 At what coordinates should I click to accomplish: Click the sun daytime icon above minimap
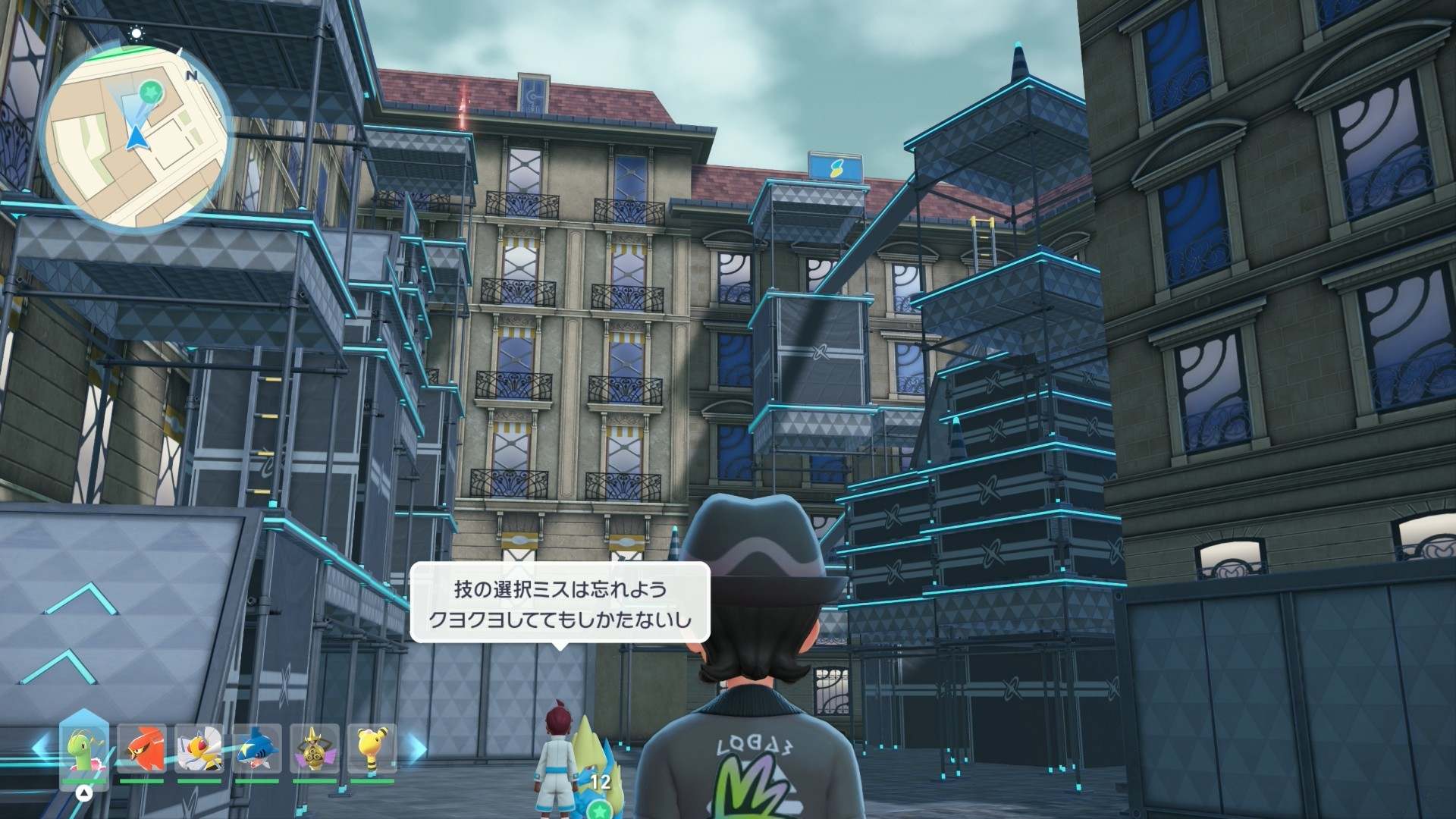(x=136, y=33)
